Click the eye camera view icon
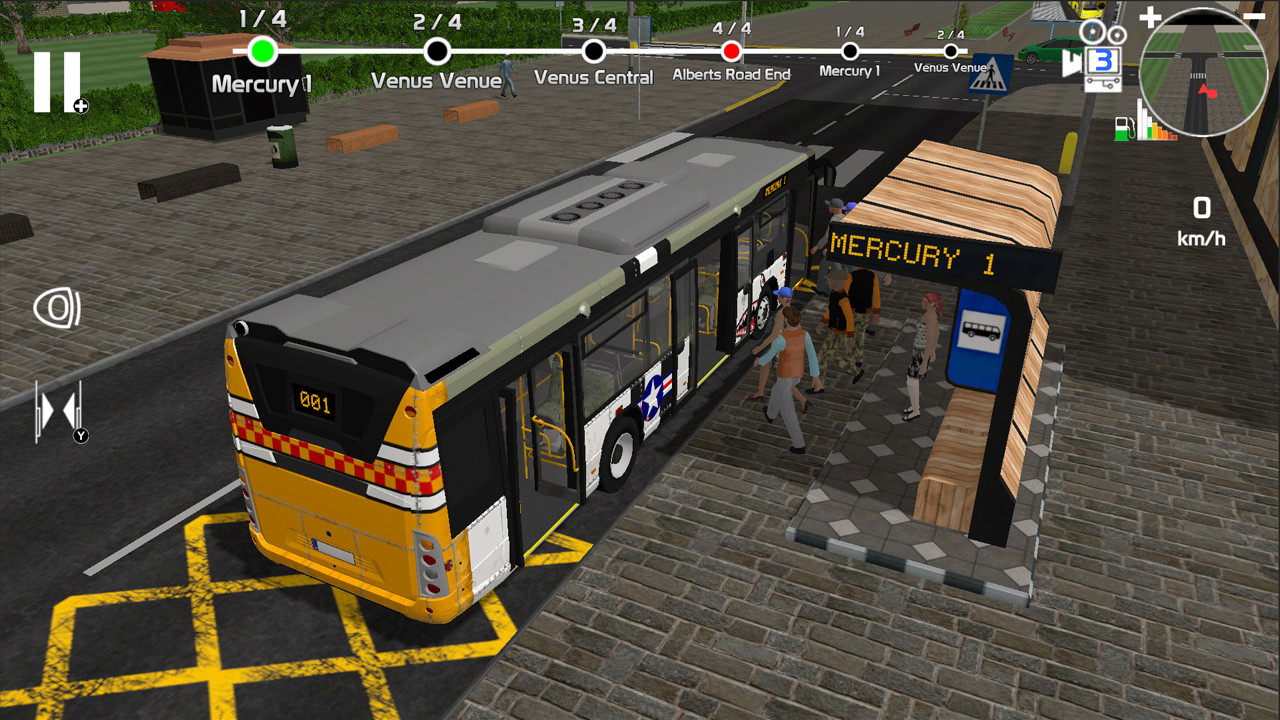The image size is (1280, 720). click(x=57, y=308)
